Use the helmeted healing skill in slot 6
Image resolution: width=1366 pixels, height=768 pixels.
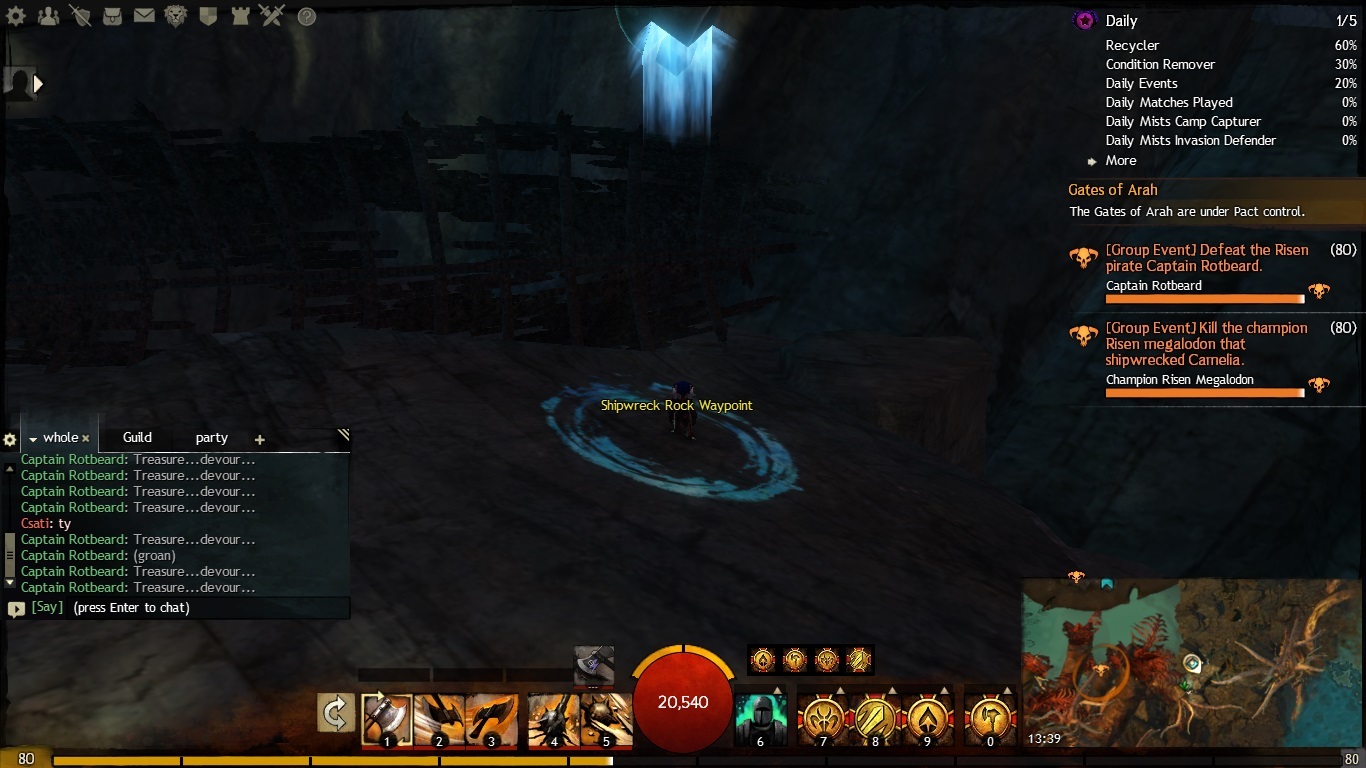(760, 718)
